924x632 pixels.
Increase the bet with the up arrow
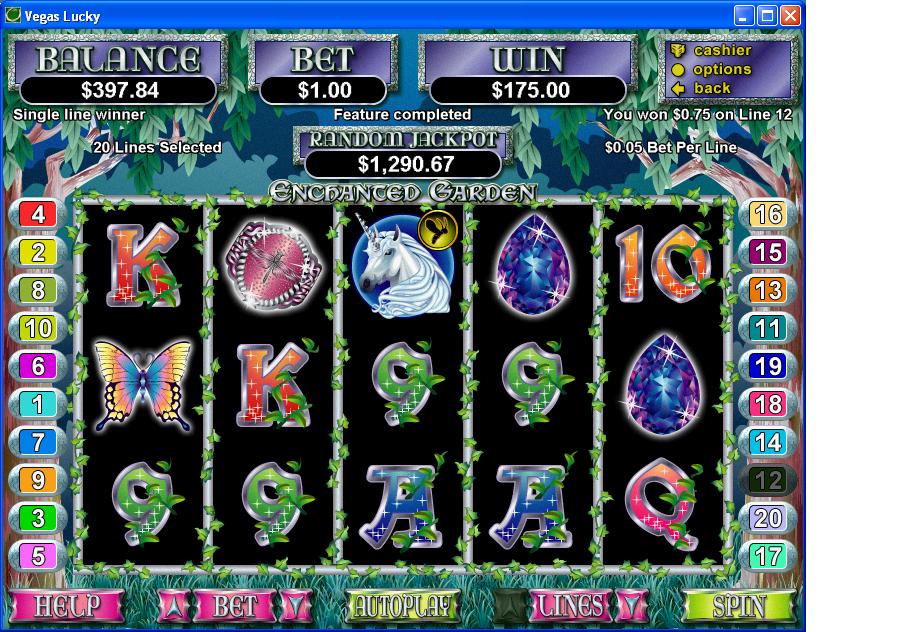point(172,605)
